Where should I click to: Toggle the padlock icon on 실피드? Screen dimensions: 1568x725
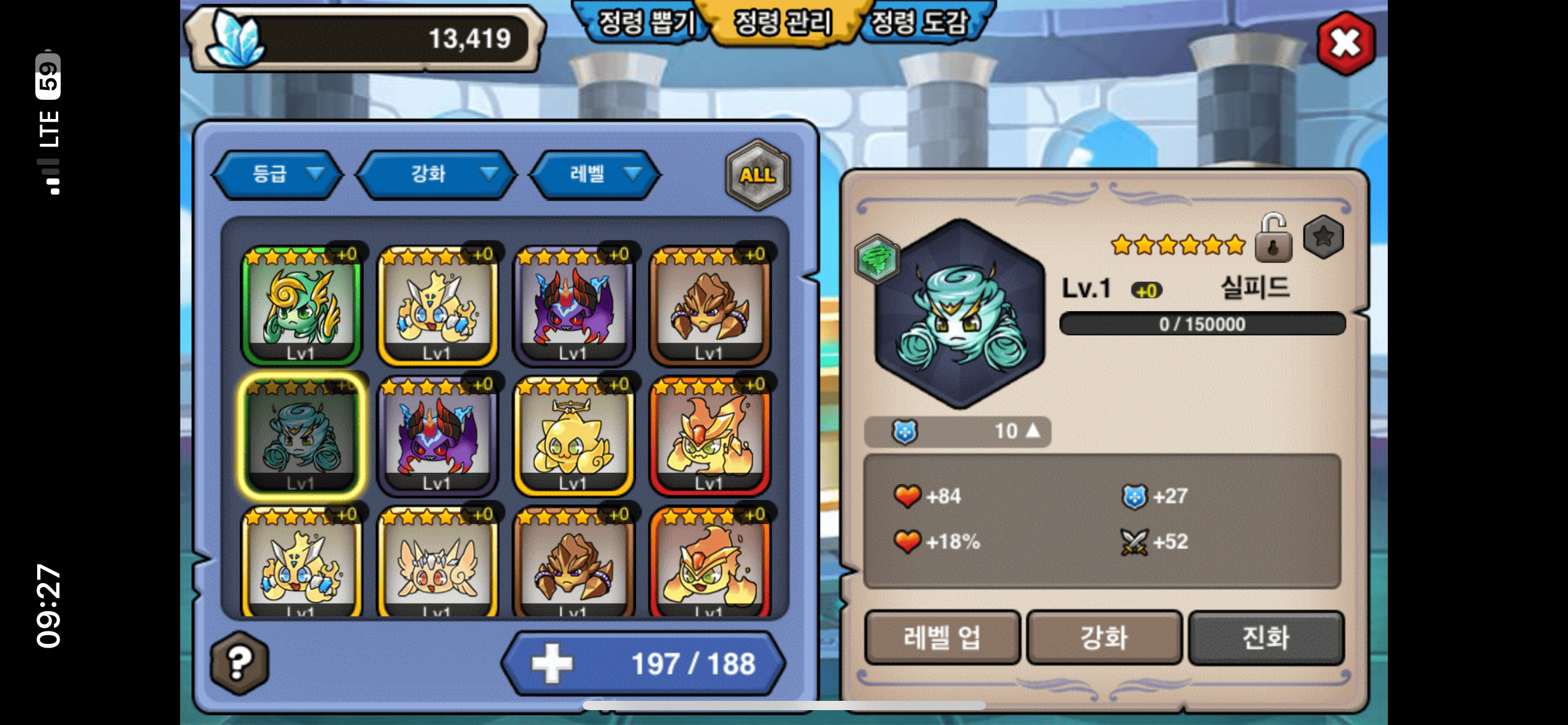click(1273, 239)
